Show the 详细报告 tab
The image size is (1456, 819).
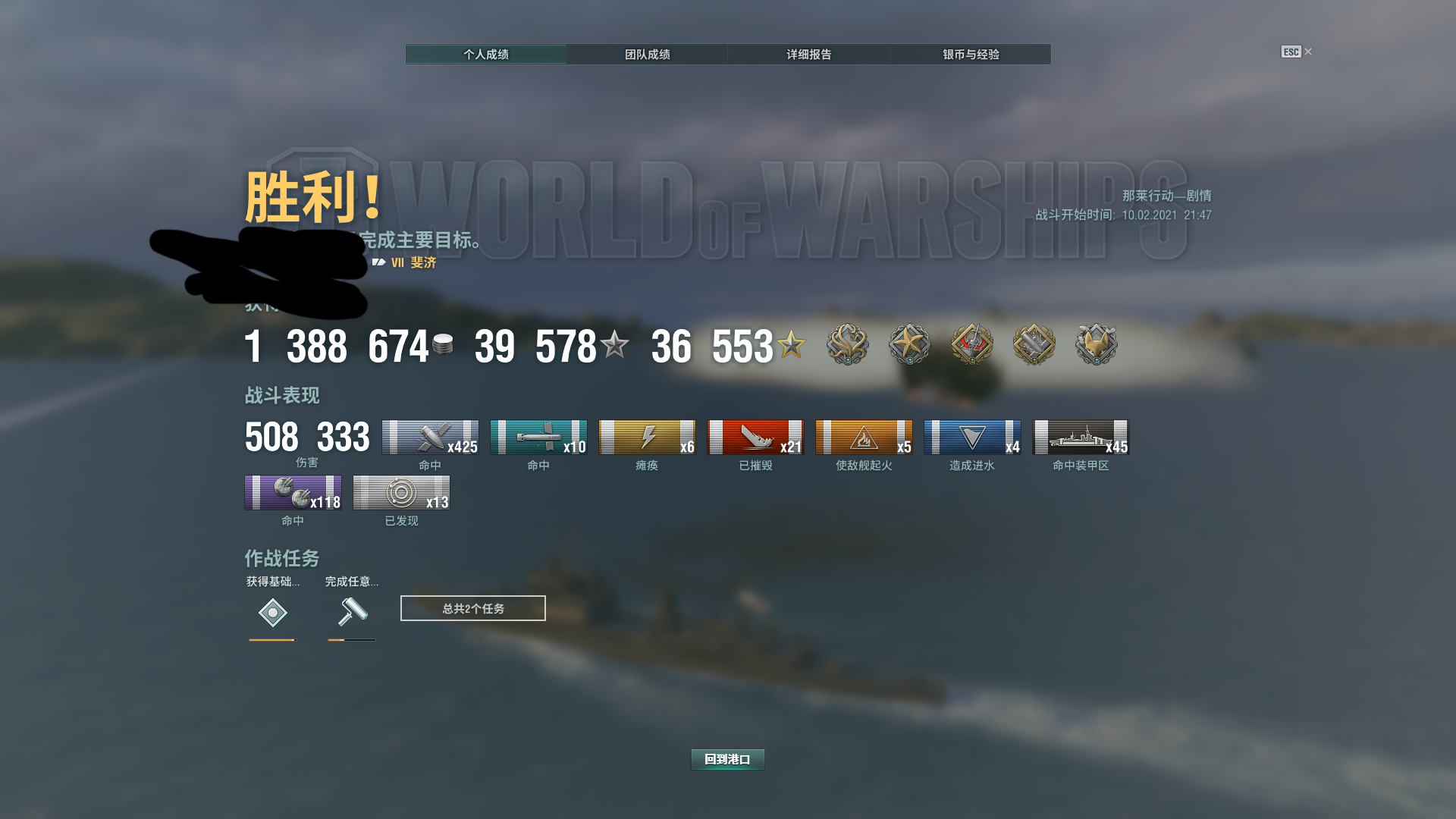808,55
